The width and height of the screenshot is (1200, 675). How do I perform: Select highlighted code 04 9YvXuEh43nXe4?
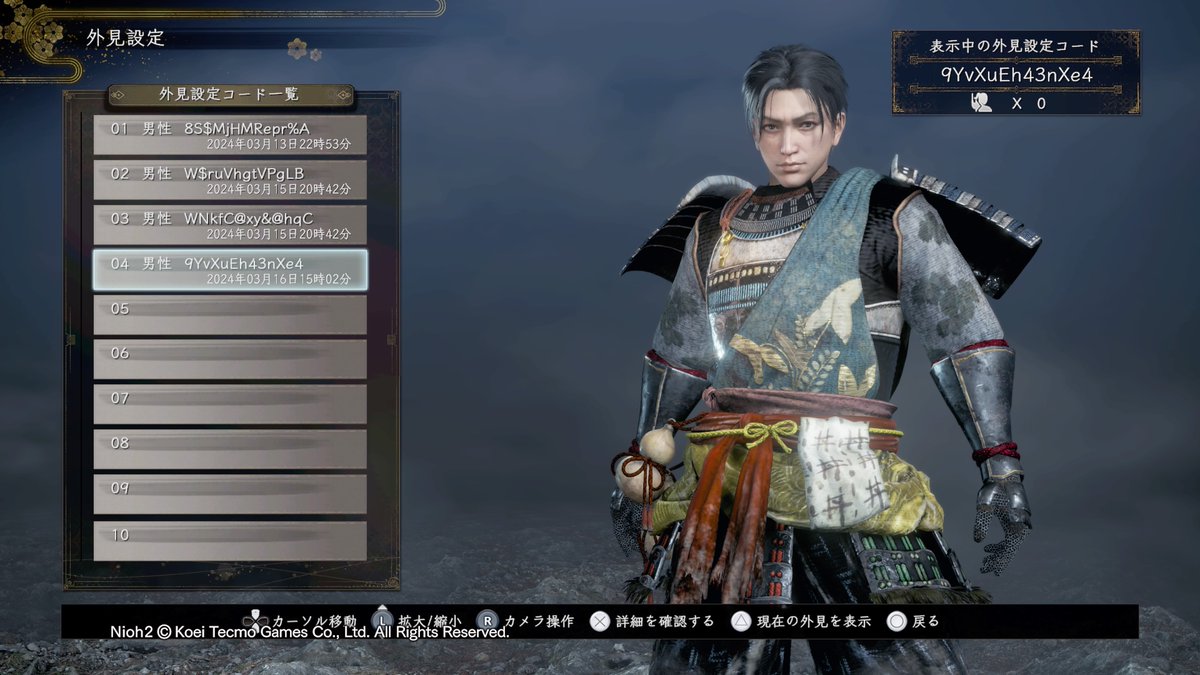pyautogui.click(x=230, y=270)
